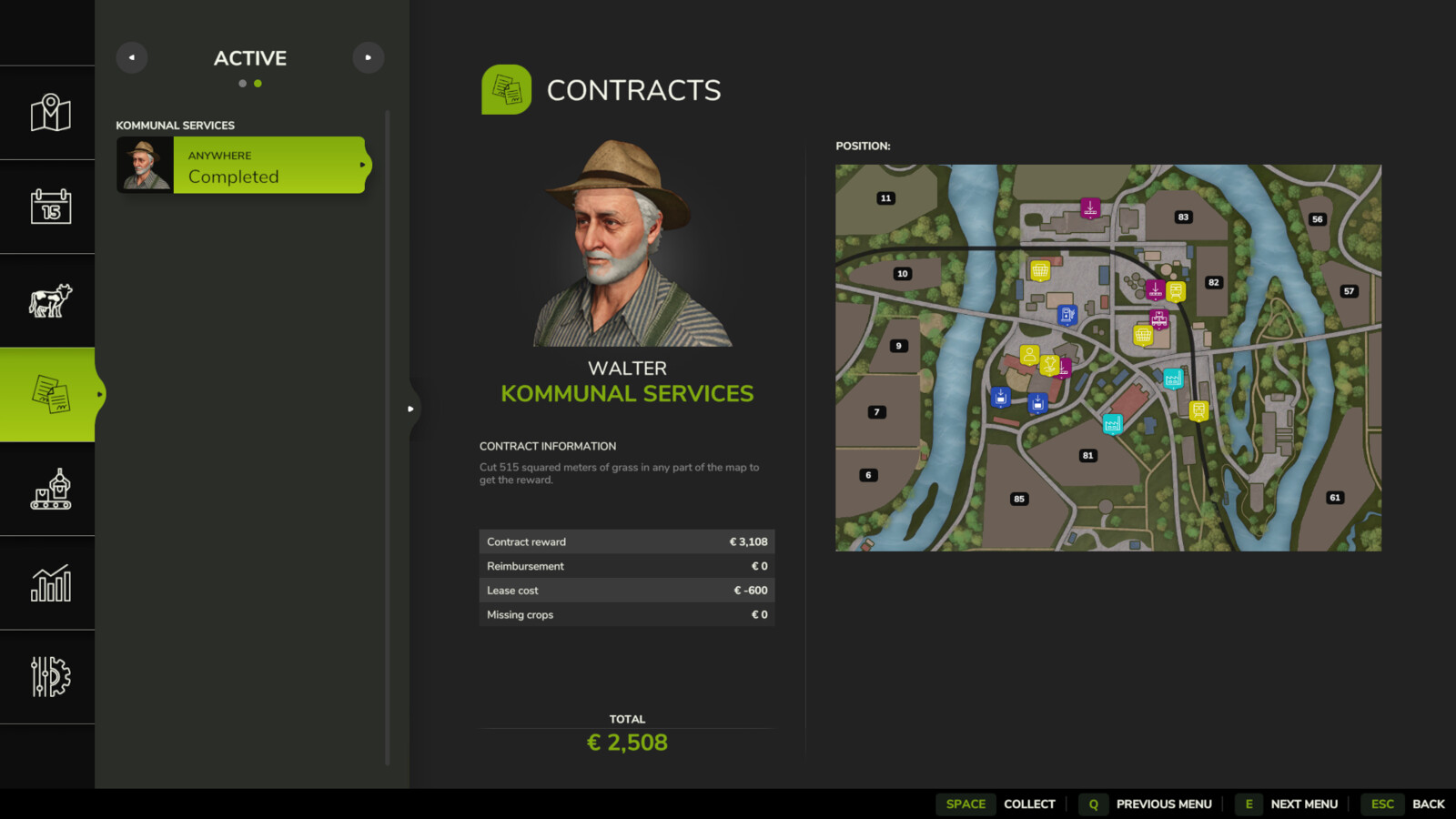
Task: Click the right arrow beside ACTIVE
Action: pos(369,57)
